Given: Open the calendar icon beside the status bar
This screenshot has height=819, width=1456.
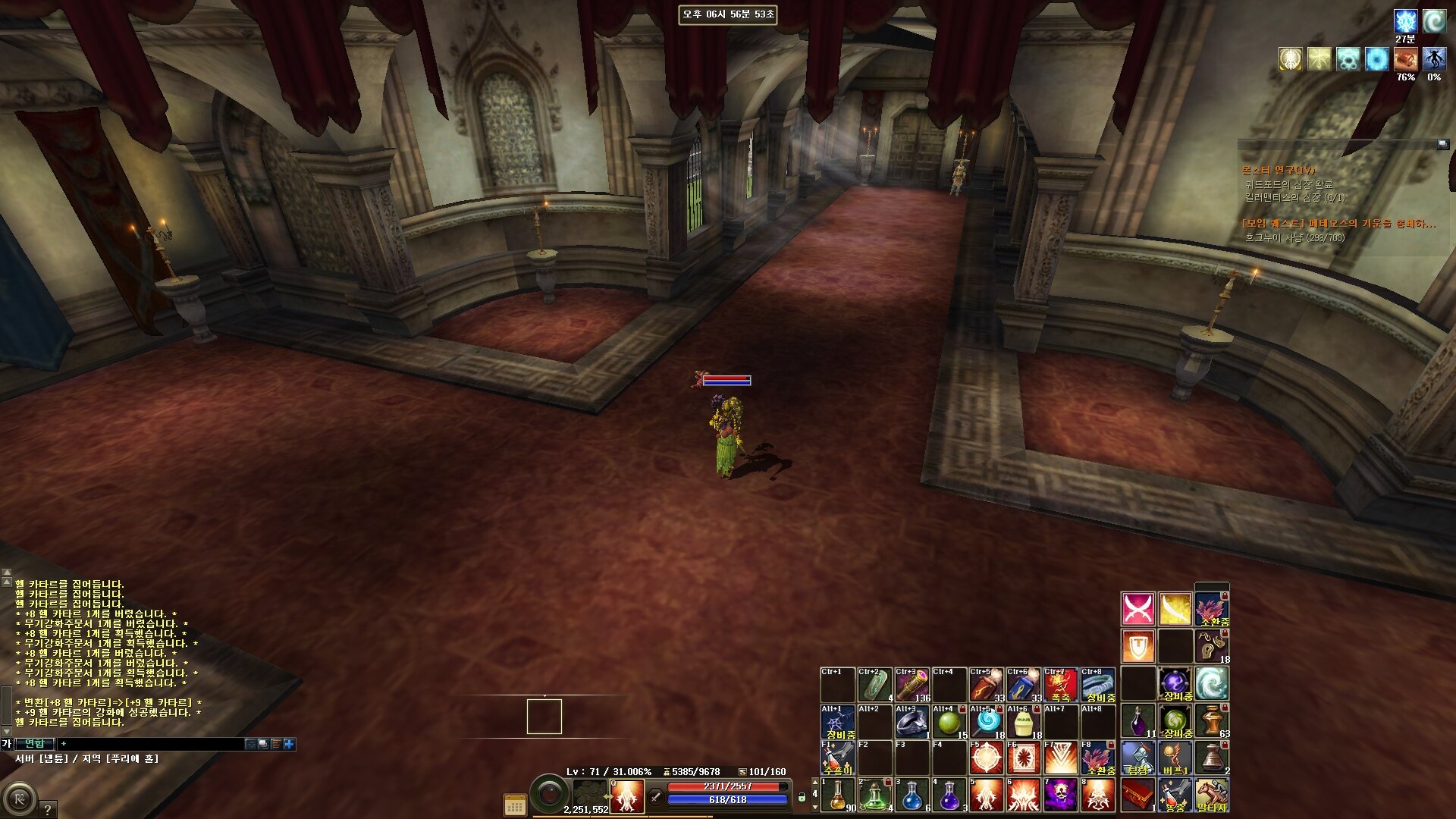Looking at the screenshot, I should pyautogui.click(x=515, y=805).
